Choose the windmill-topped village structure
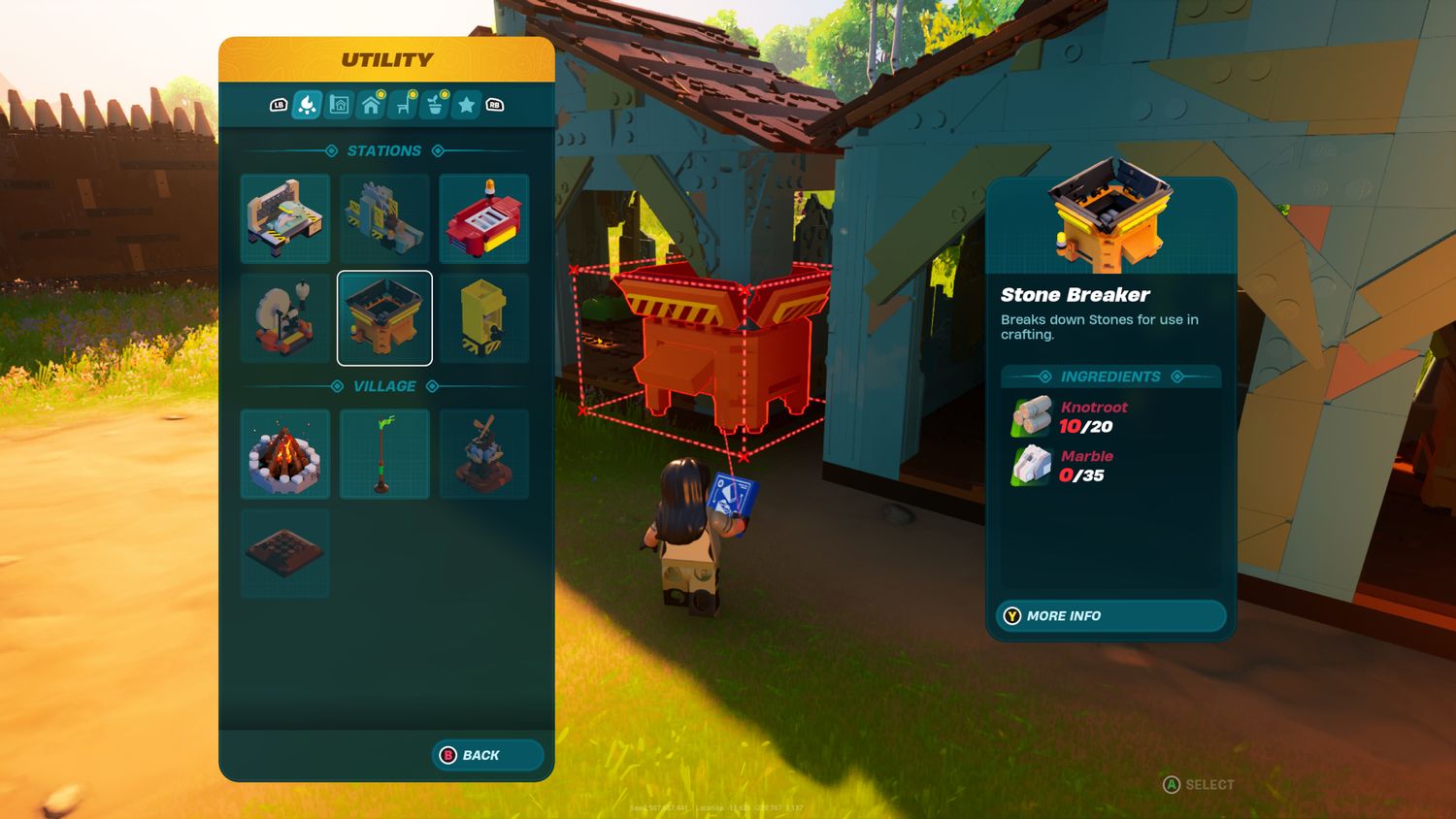 click(483, 454)
